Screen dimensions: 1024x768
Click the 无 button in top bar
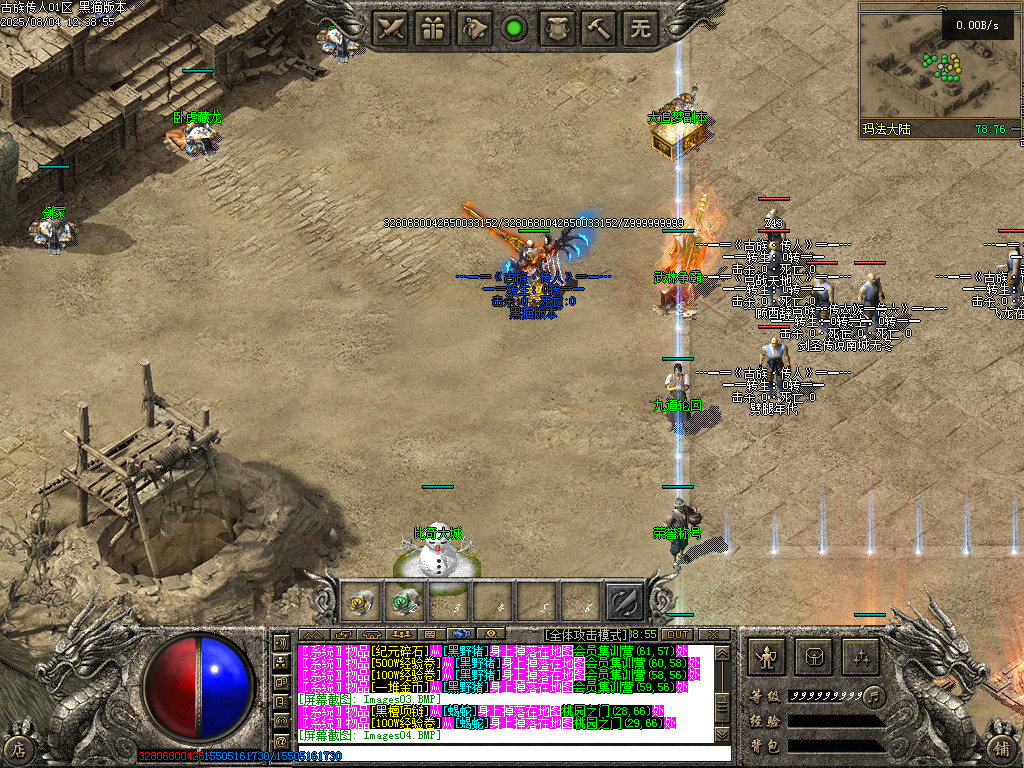639,28
